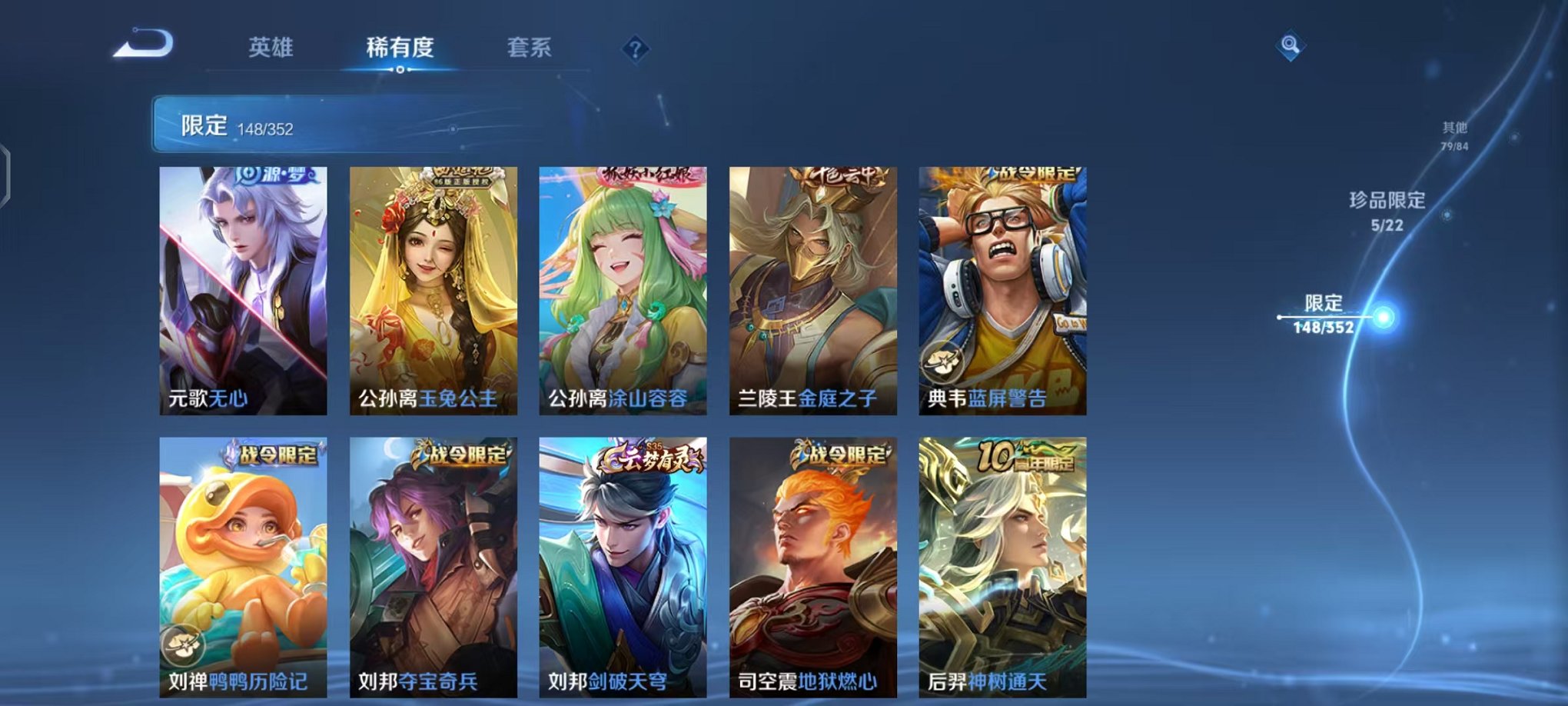
Task: Jump to the 其他 79/84 section
Action: pos(1454,136)
